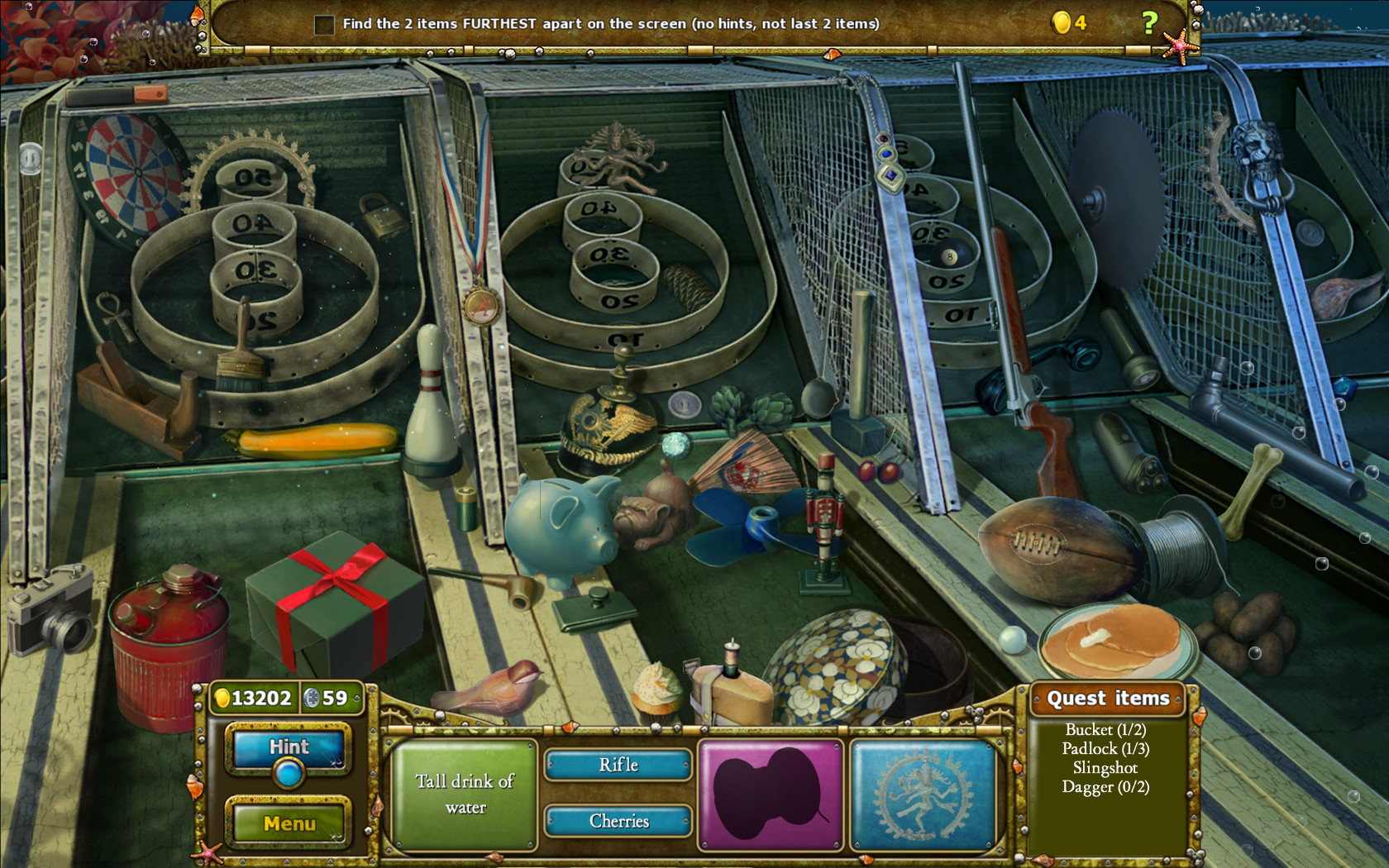Click the Rifle item label to toggle it
This screenshot has height=868, width=1389.
(617, 766)
